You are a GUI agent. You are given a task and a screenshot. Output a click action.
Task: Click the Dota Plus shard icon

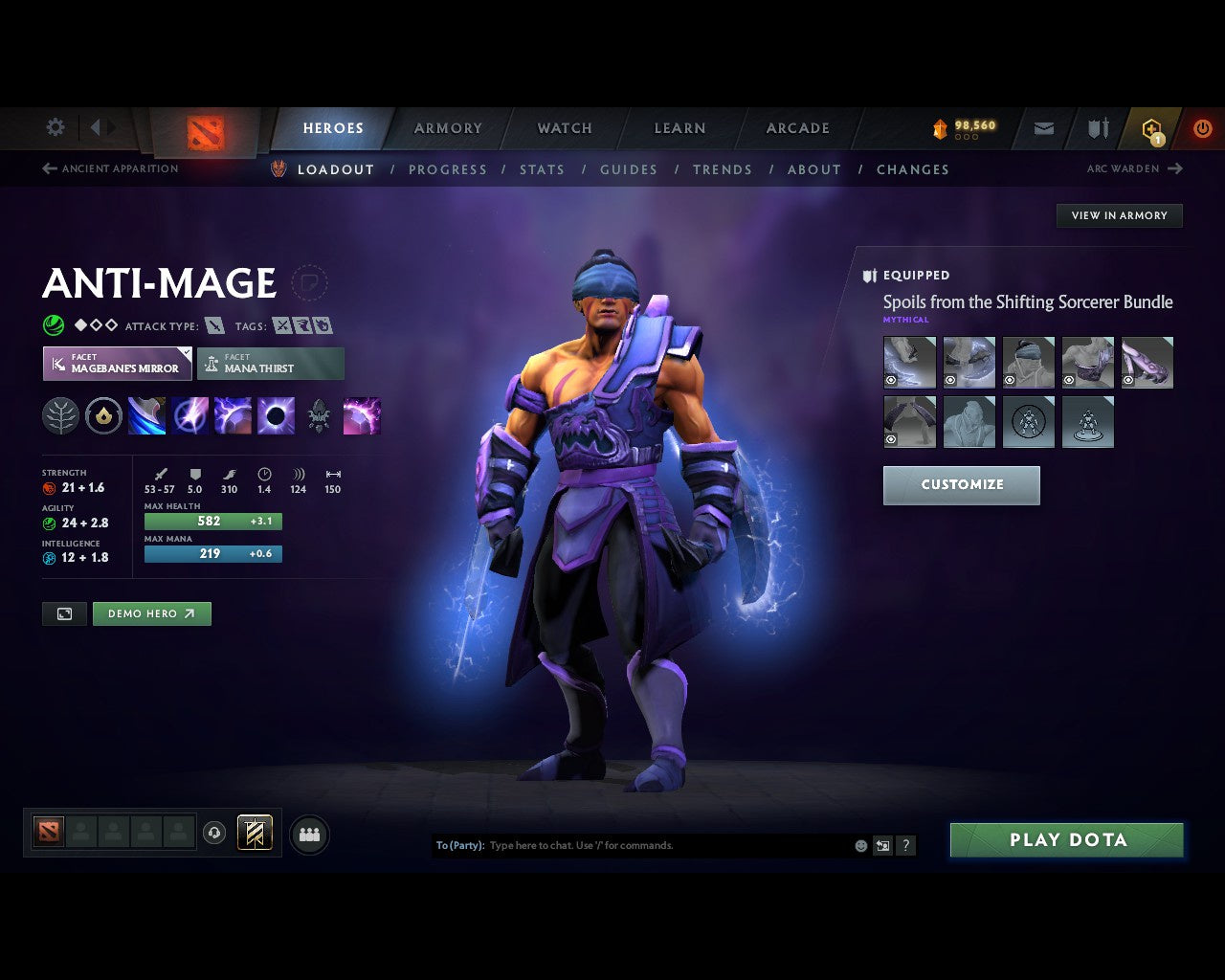click(1152, 128)
